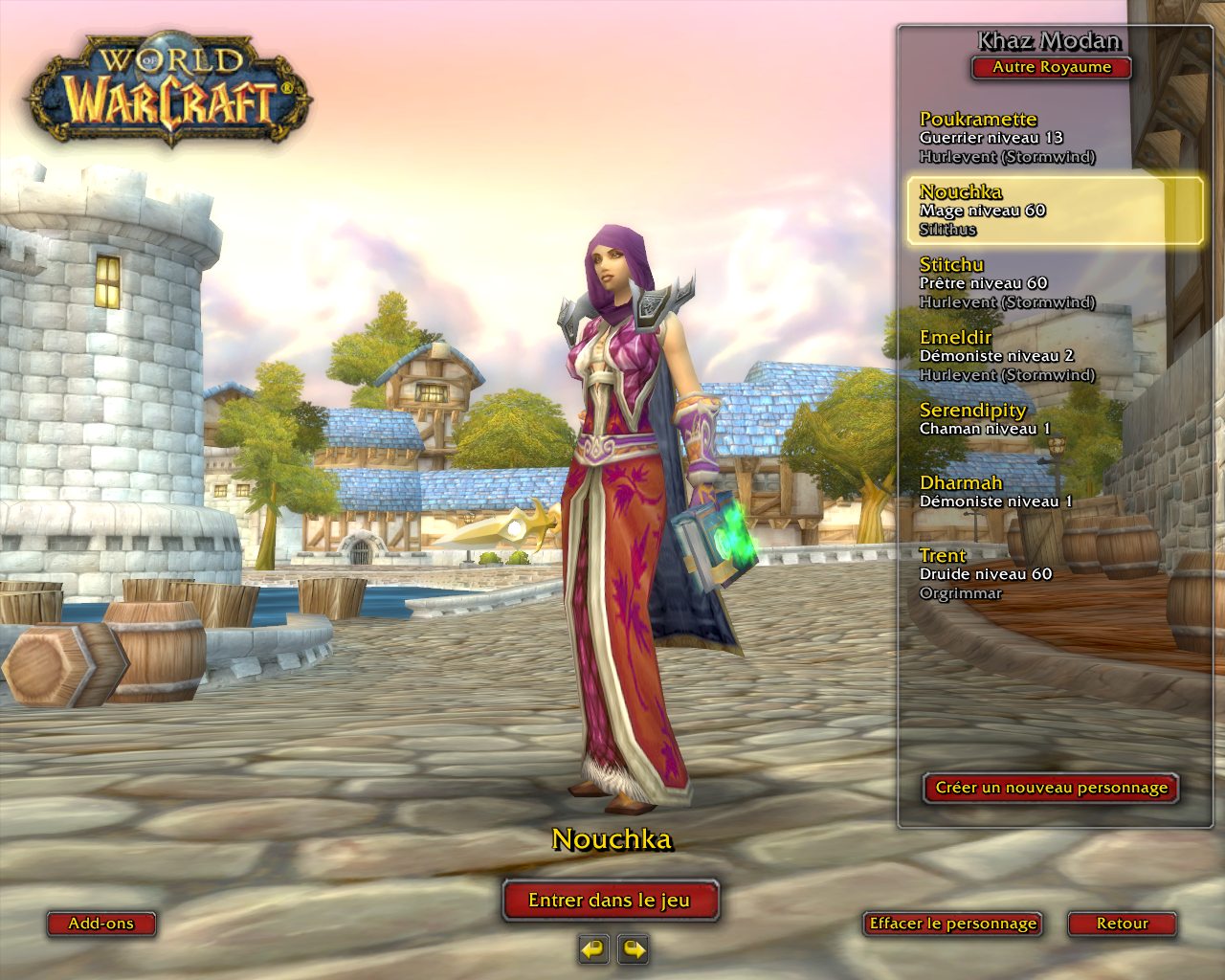Rotate character with the left arrow button
Image resolution: width=1225 pixels, height=980 pixels.
click(x=593, y=949)
